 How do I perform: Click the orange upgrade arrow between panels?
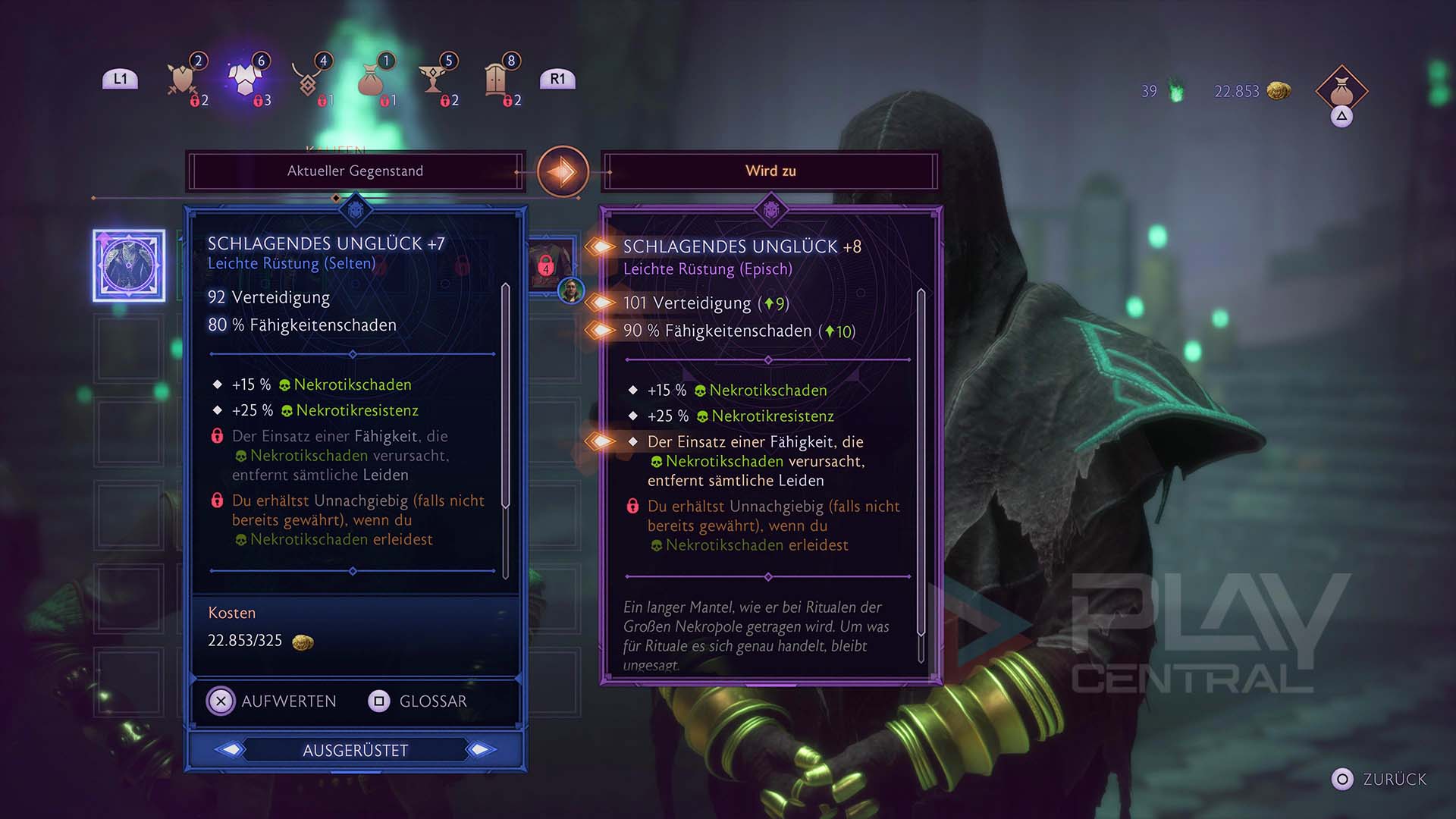(x=563, y=172)
